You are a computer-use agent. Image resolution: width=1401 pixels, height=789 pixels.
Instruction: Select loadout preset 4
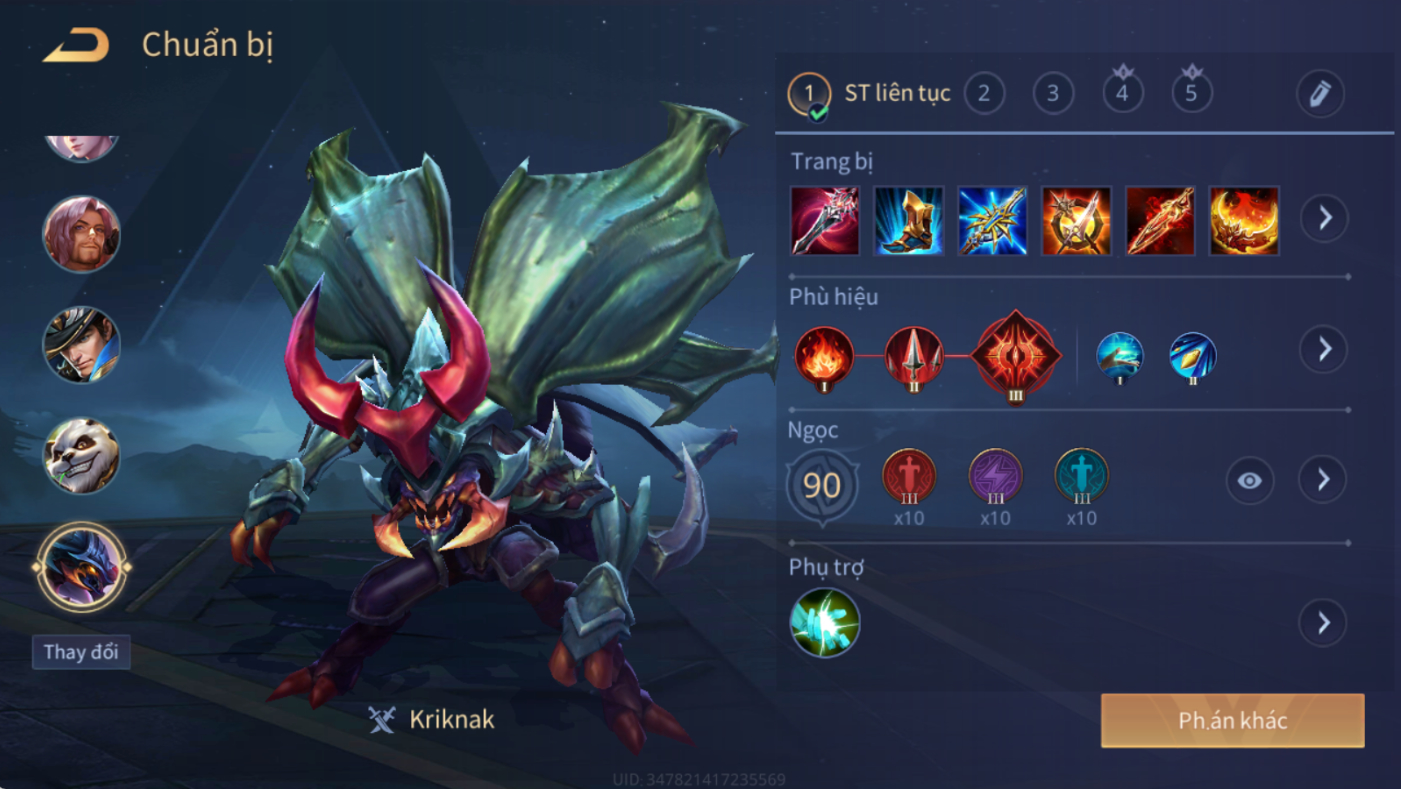(1122, 93)
